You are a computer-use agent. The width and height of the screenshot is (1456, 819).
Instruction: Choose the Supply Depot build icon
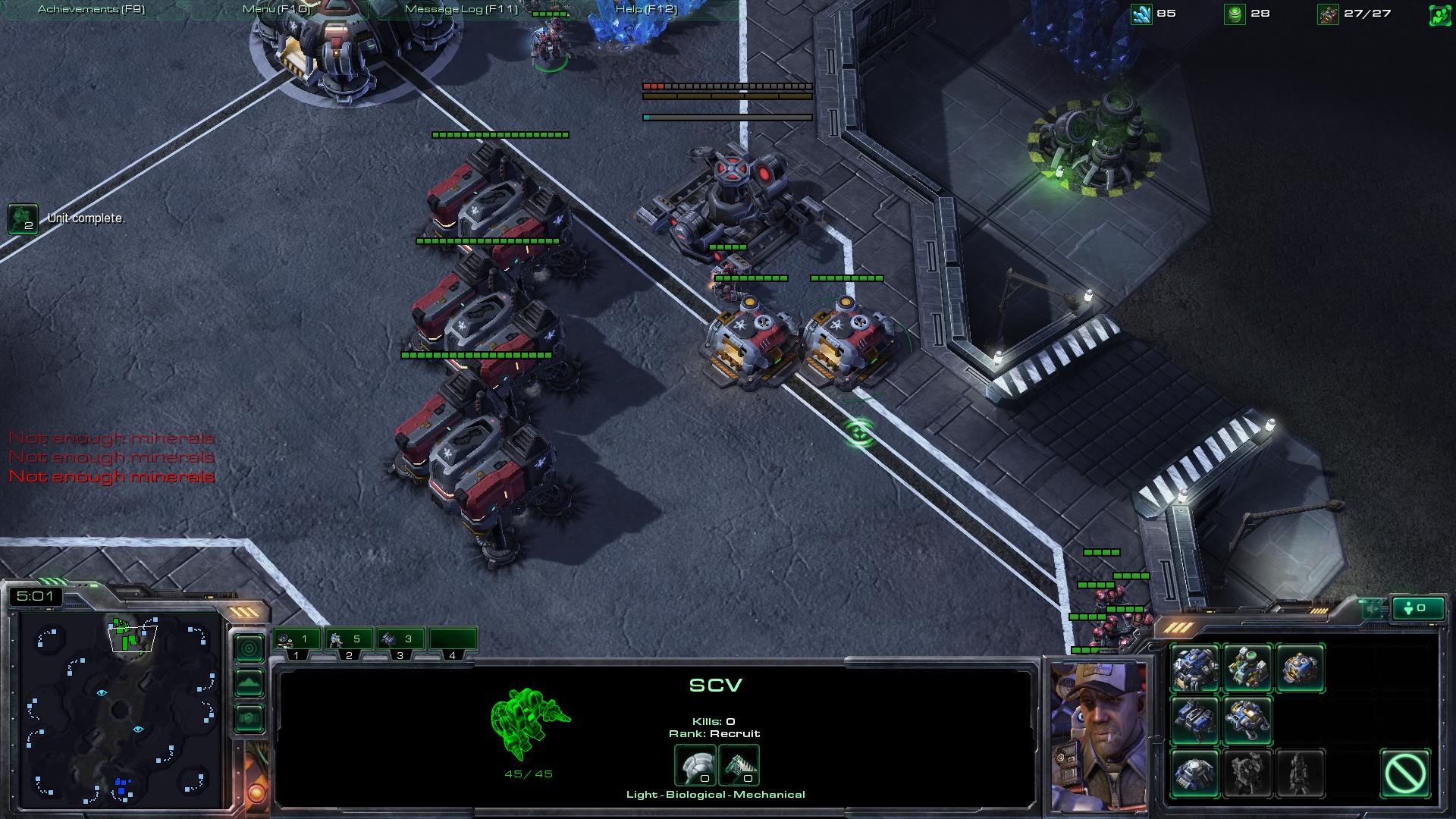[1300, 667]
